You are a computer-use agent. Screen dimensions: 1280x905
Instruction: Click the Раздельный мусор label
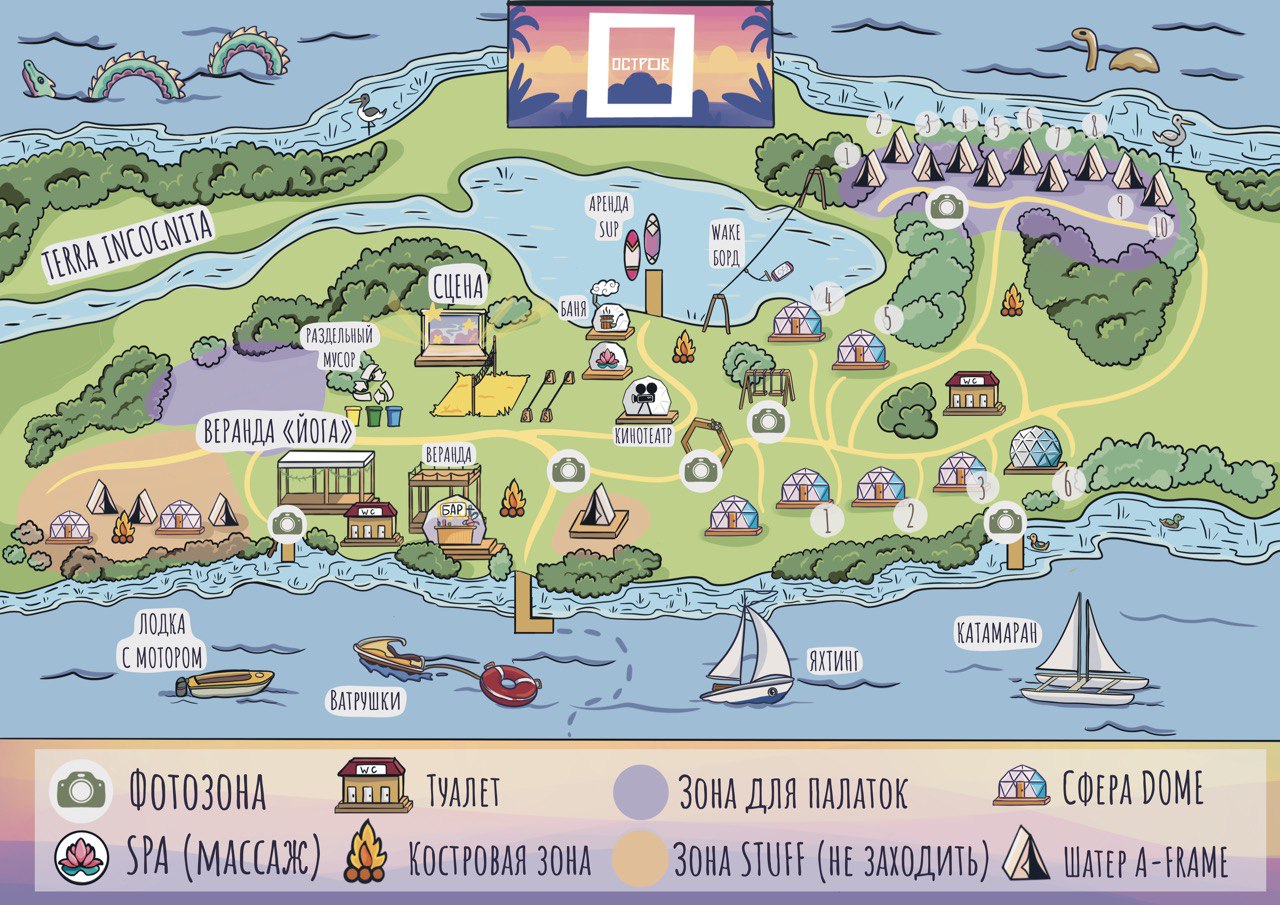330,347
